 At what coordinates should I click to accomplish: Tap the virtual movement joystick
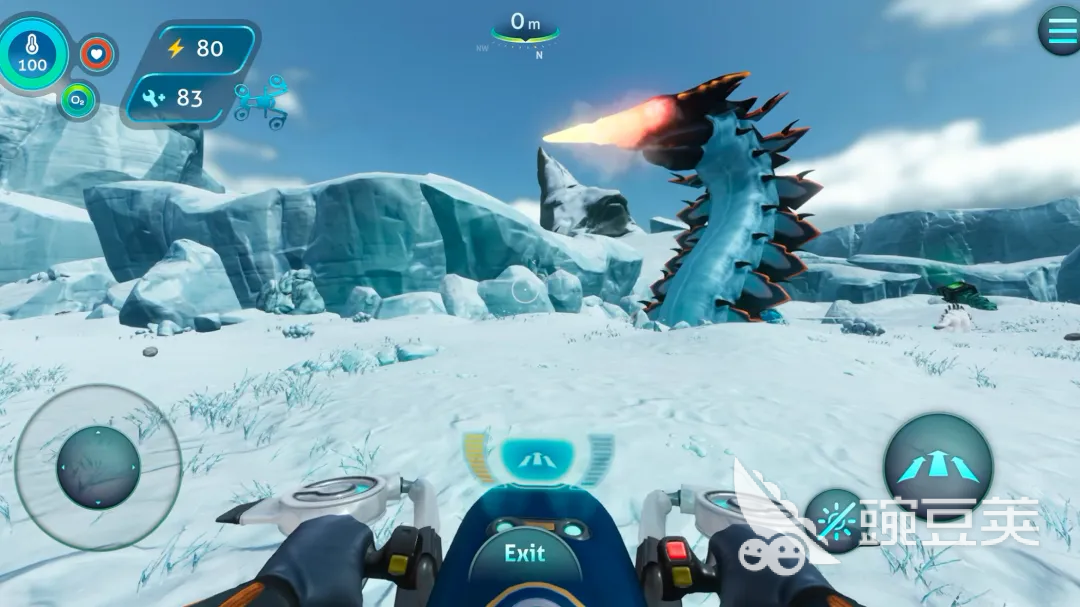pyautogui.click(x=98, y=467)
